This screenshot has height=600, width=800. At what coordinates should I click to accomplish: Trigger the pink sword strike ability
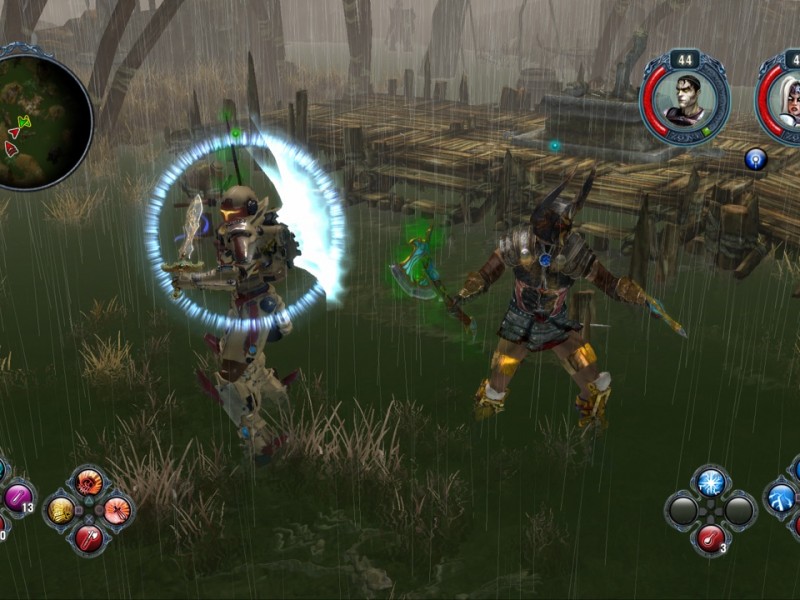[117, 510]
